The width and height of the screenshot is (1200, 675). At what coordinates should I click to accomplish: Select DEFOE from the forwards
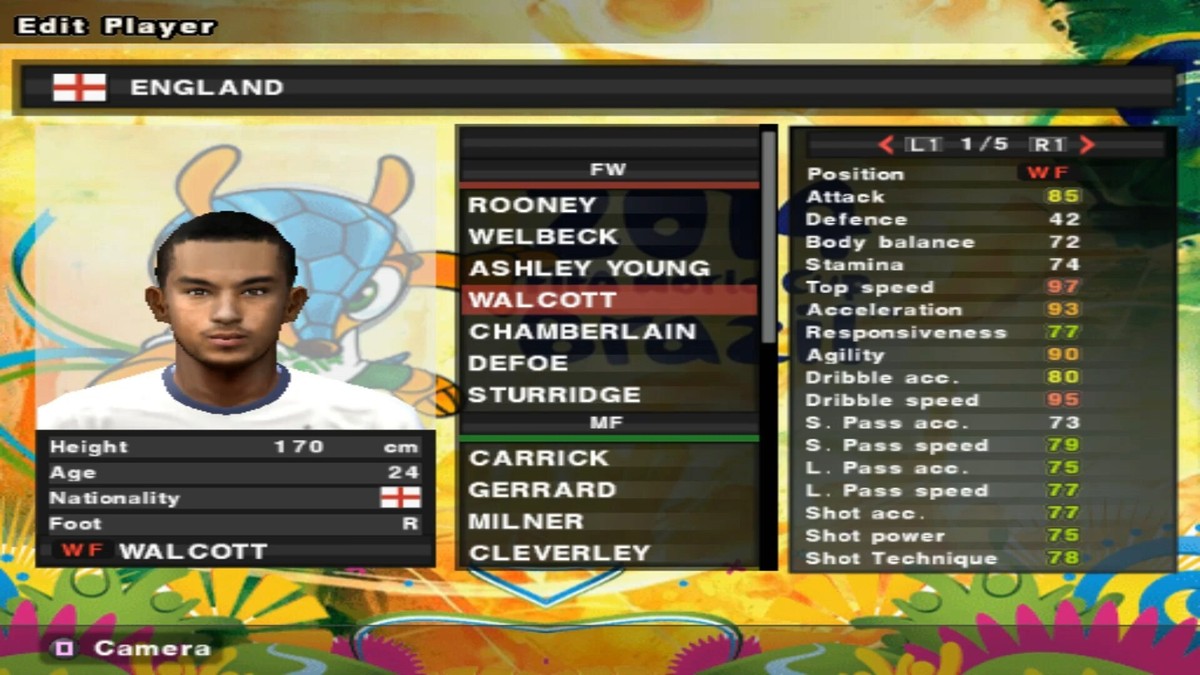519,363
